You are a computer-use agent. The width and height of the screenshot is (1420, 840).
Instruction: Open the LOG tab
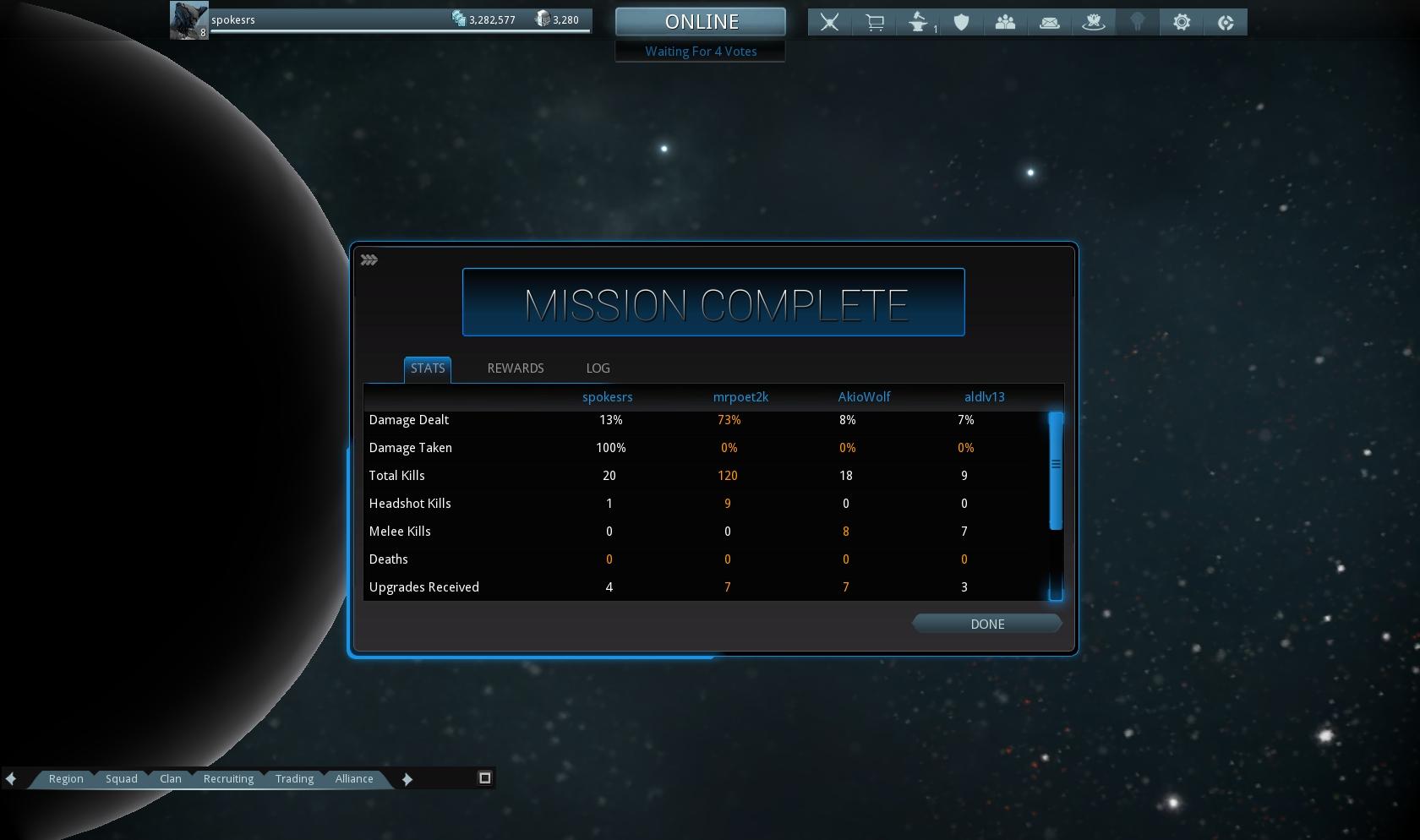pos(598,368)
